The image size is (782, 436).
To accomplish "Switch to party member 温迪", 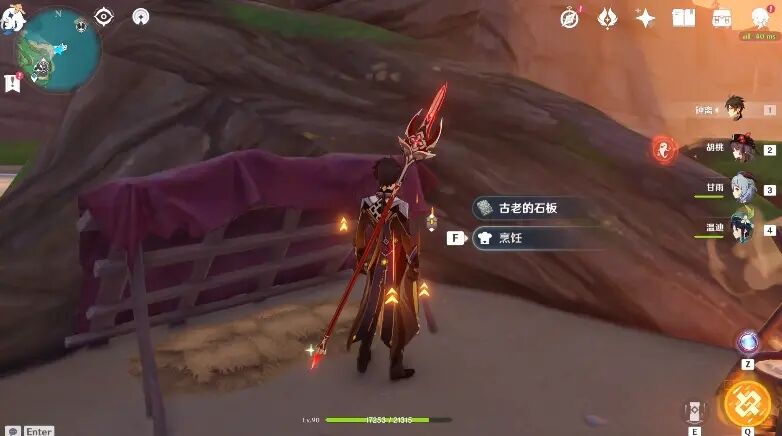I will 740,228.
